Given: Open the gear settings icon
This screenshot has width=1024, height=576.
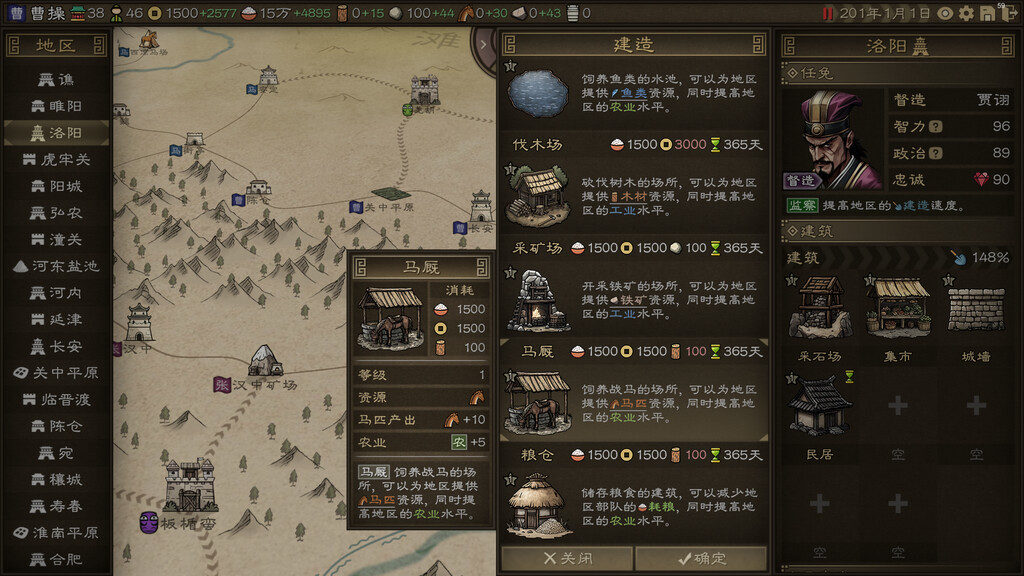Looking at the screenshot, I should [966, 13].
